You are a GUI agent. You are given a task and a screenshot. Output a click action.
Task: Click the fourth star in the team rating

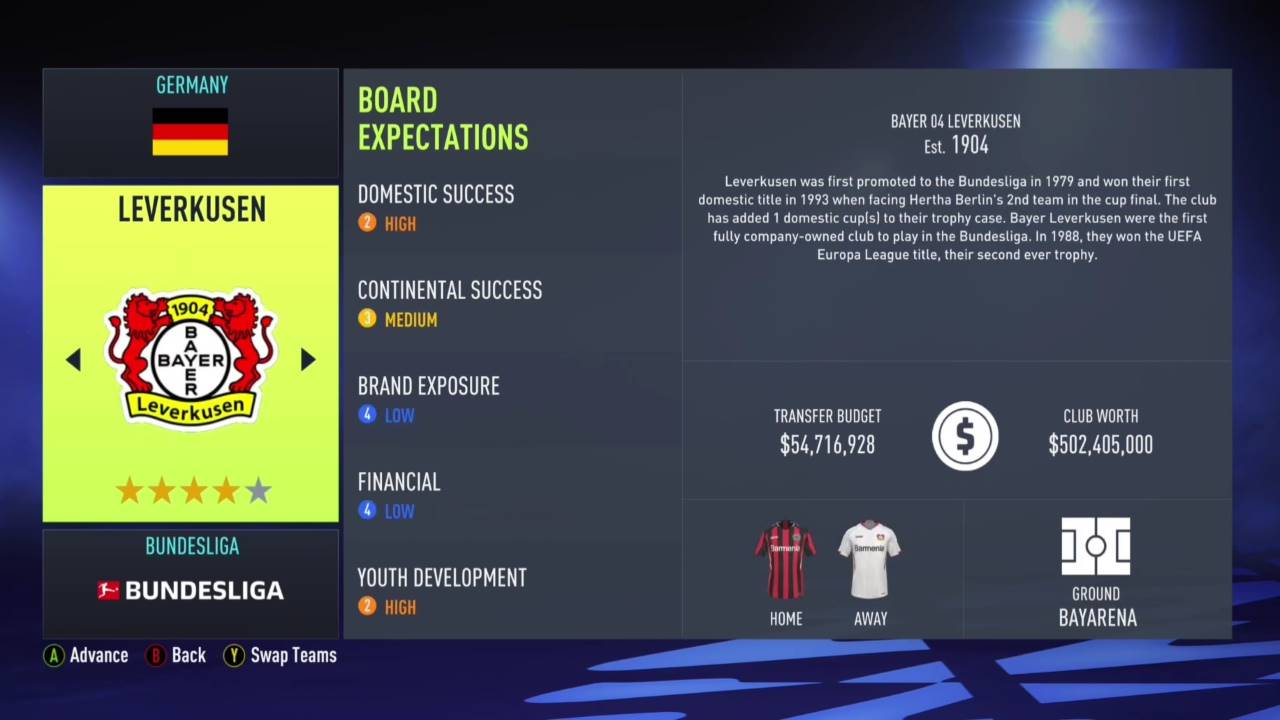pos(225,490)
